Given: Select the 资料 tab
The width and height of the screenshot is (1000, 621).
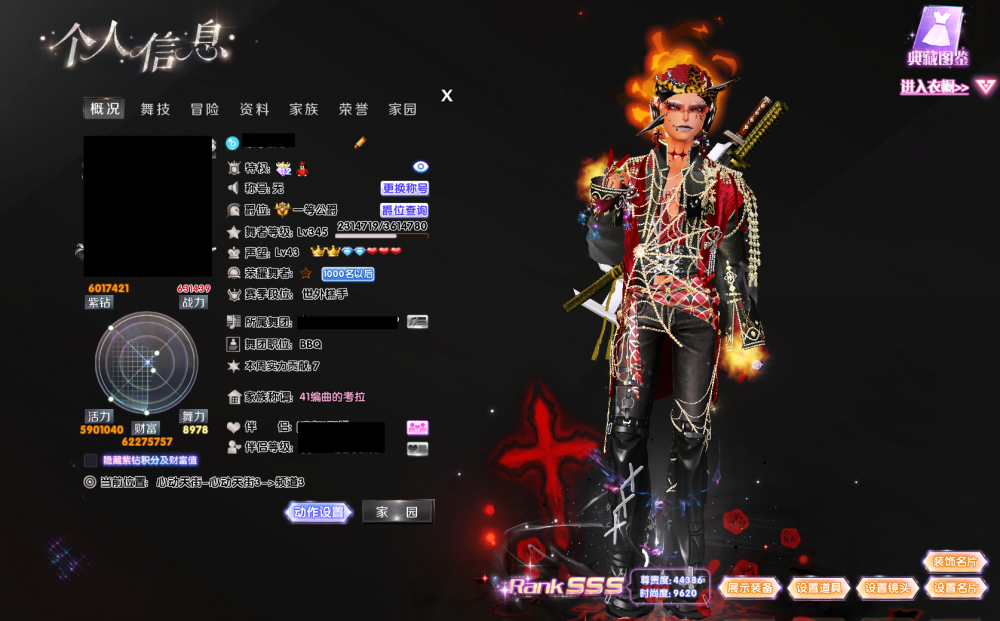Looking at the screenshot, I should pyautogui.click(x=254, y=109).
